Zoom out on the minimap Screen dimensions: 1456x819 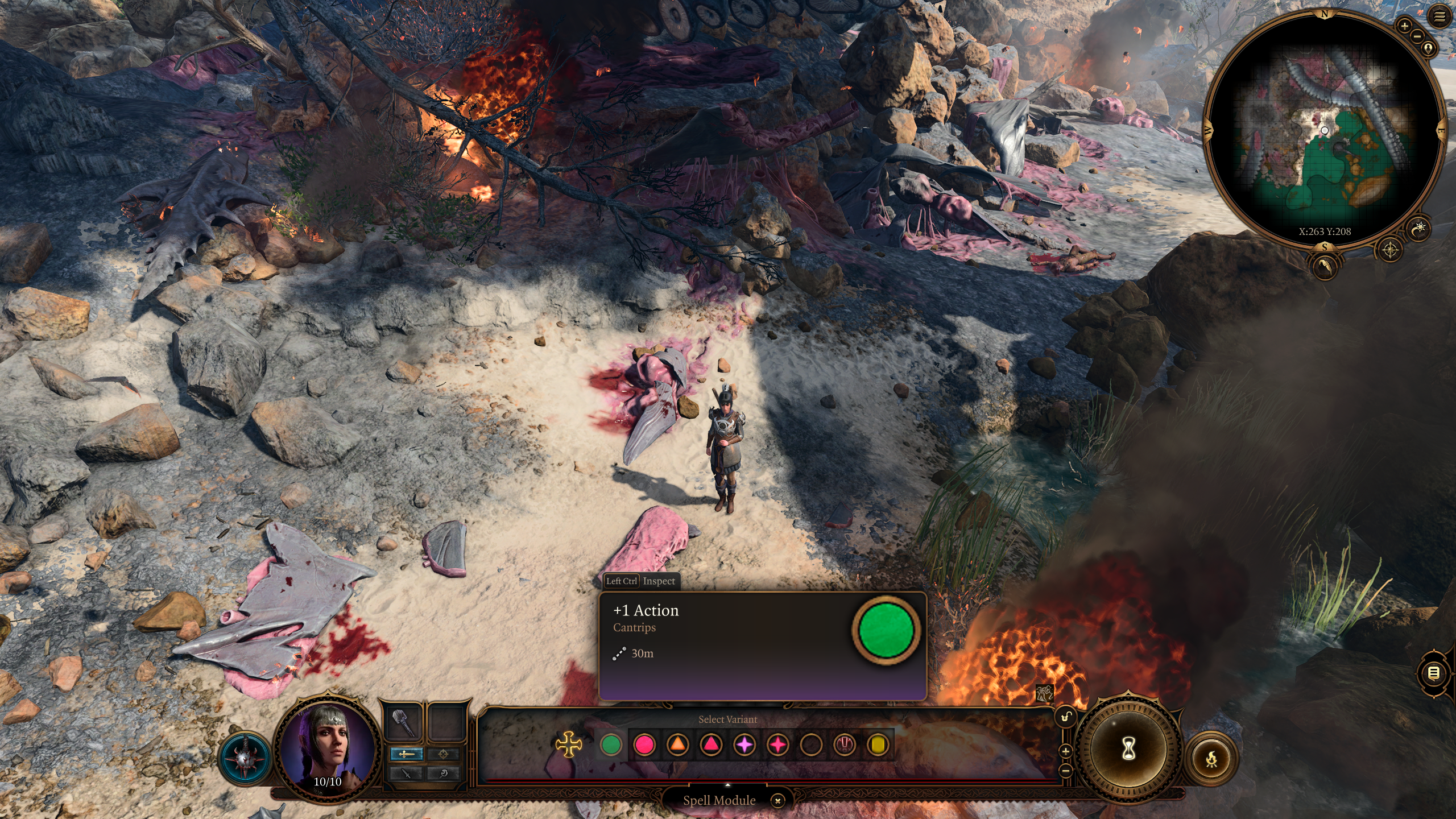[1417, 36]
